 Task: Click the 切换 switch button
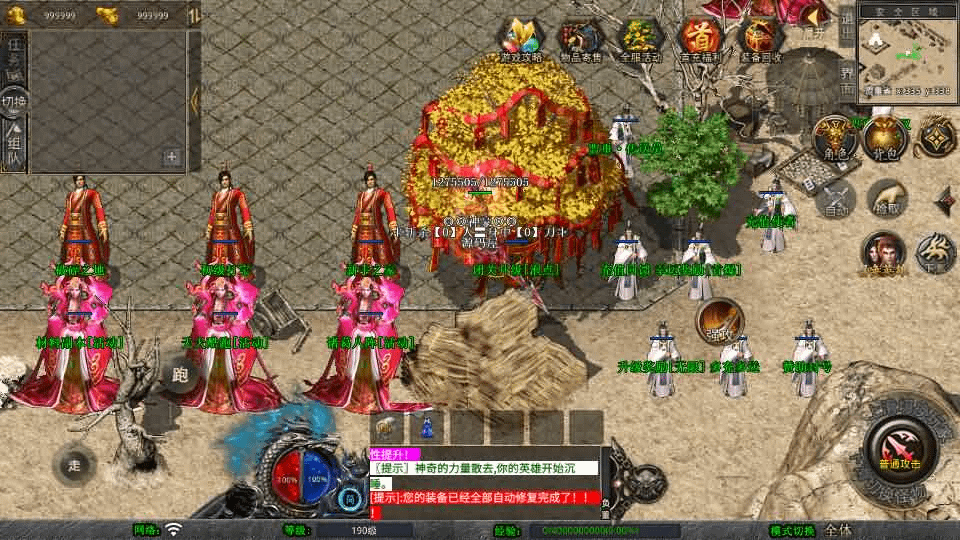14,101
